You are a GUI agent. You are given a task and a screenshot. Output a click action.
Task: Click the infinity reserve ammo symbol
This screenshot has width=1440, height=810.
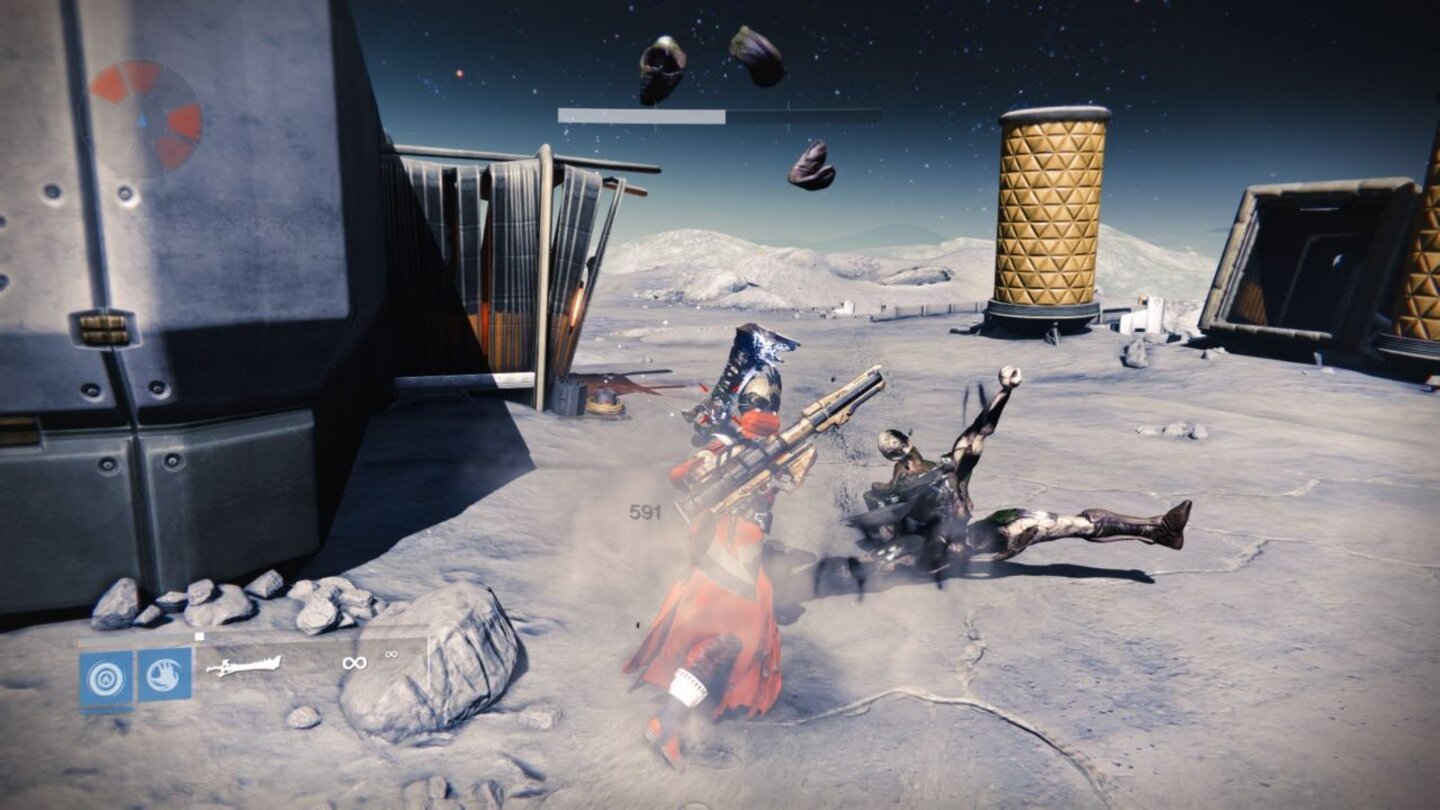[390, 655]
